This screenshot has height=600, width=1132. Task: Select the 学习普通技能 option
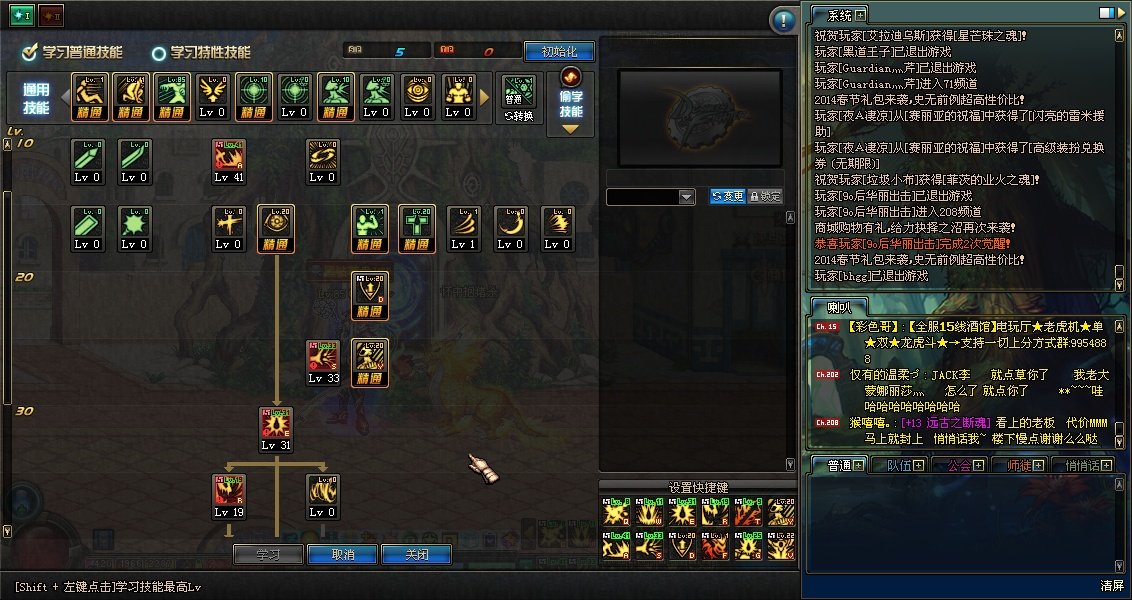click(73, 52)
